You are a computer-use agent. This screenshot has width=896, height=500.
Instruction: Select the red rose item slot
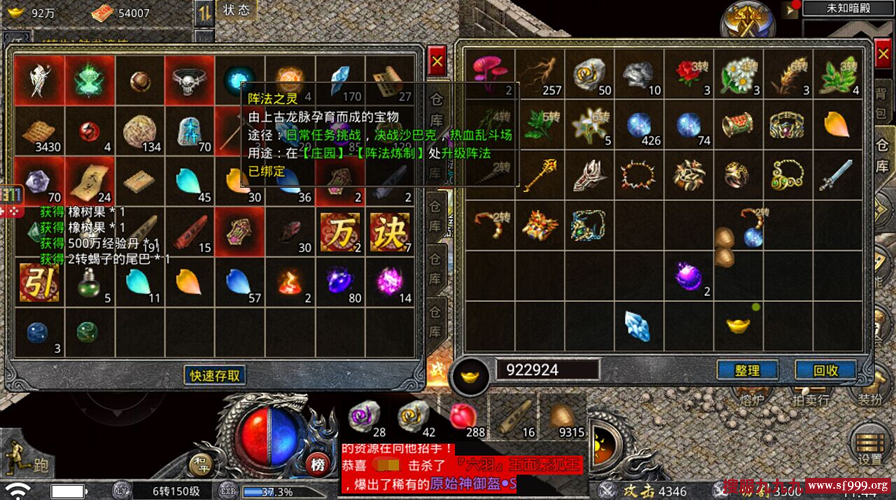686,74
